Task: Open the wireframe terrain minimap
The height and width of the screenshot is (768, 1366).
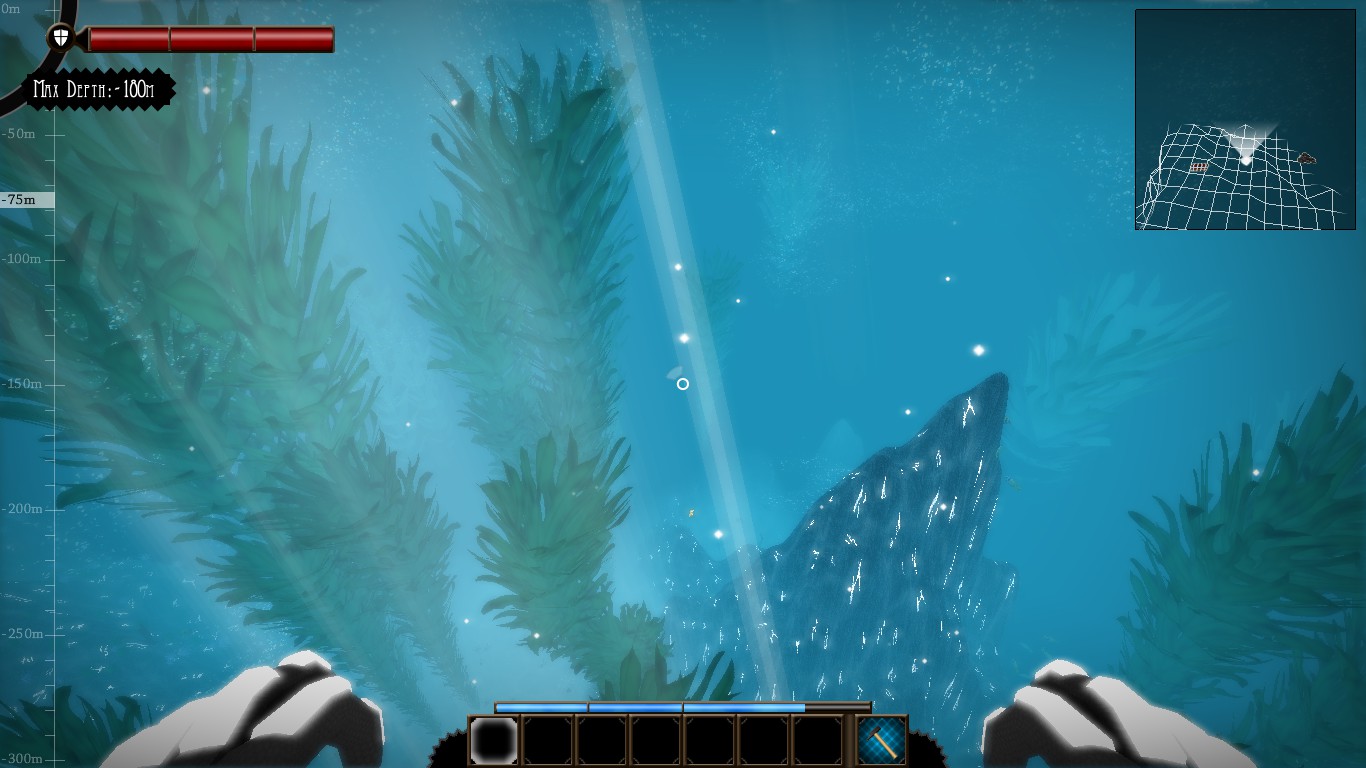Action: tap(1245, 120)
